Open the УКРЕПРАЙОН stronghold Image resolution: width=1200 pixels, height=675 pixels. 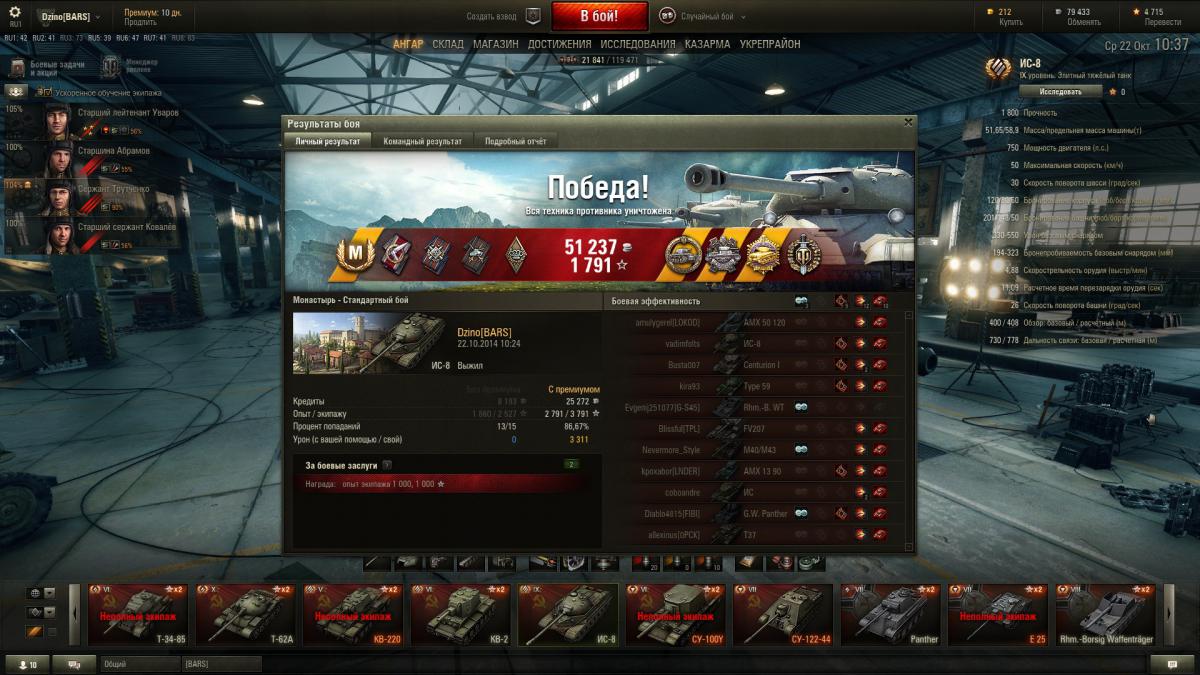pyautogui.click(x=770, y=44)
